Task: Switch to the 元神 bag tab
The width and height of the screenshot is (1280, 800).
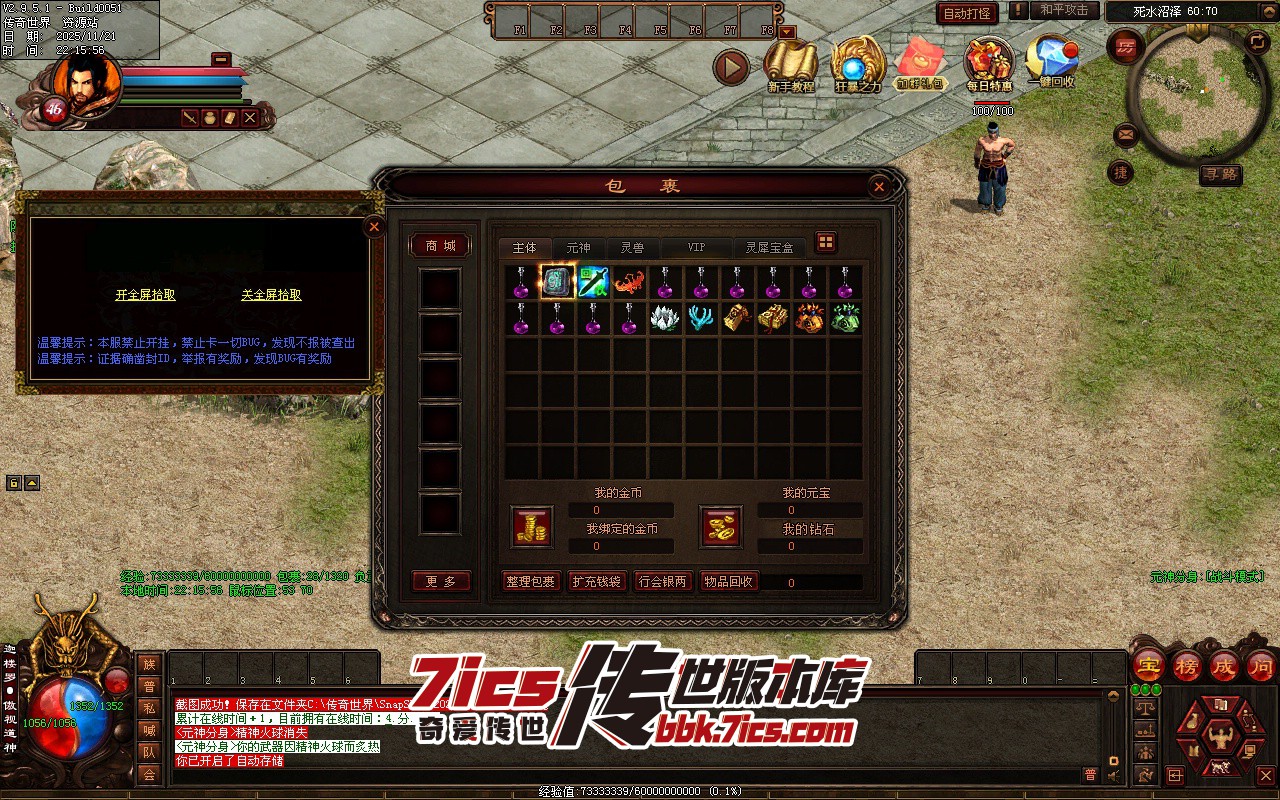Action: tap(578, 248)
